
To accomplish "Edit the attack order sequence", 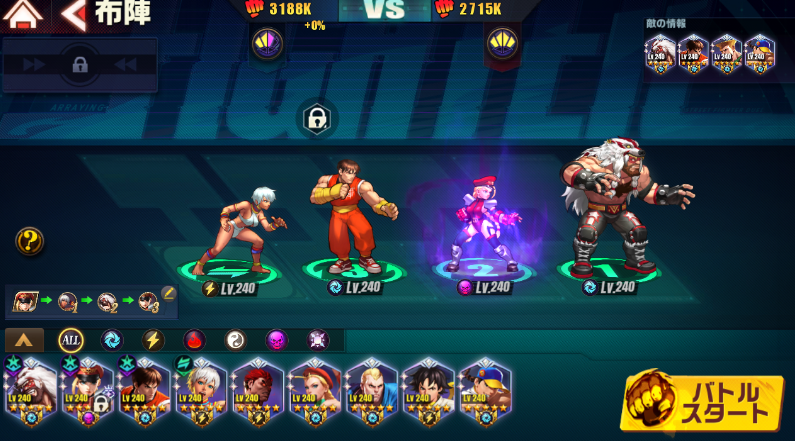I will [x=168, y=293].
